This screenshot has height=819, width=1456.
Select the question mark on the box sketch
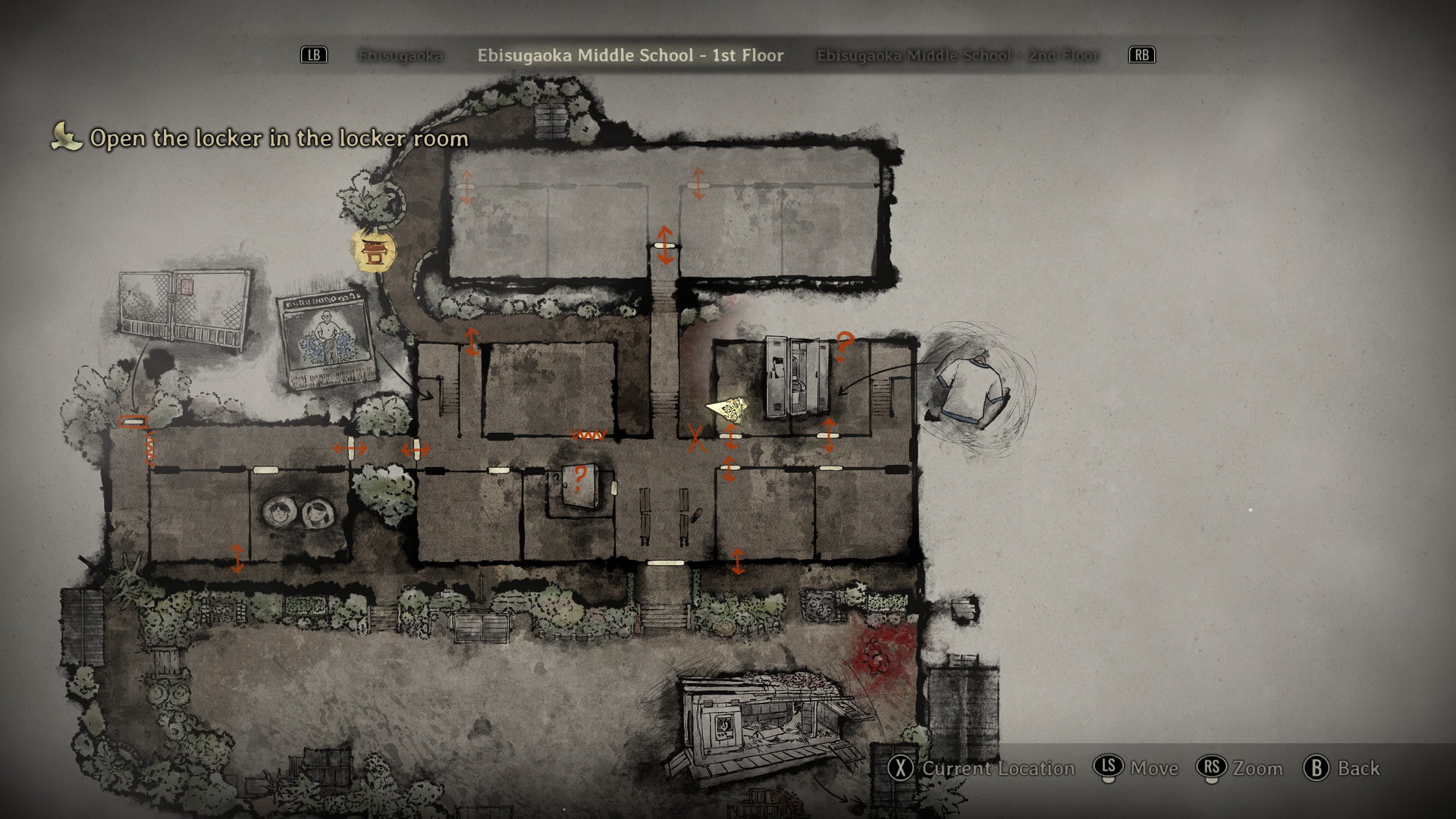point(580,478)
